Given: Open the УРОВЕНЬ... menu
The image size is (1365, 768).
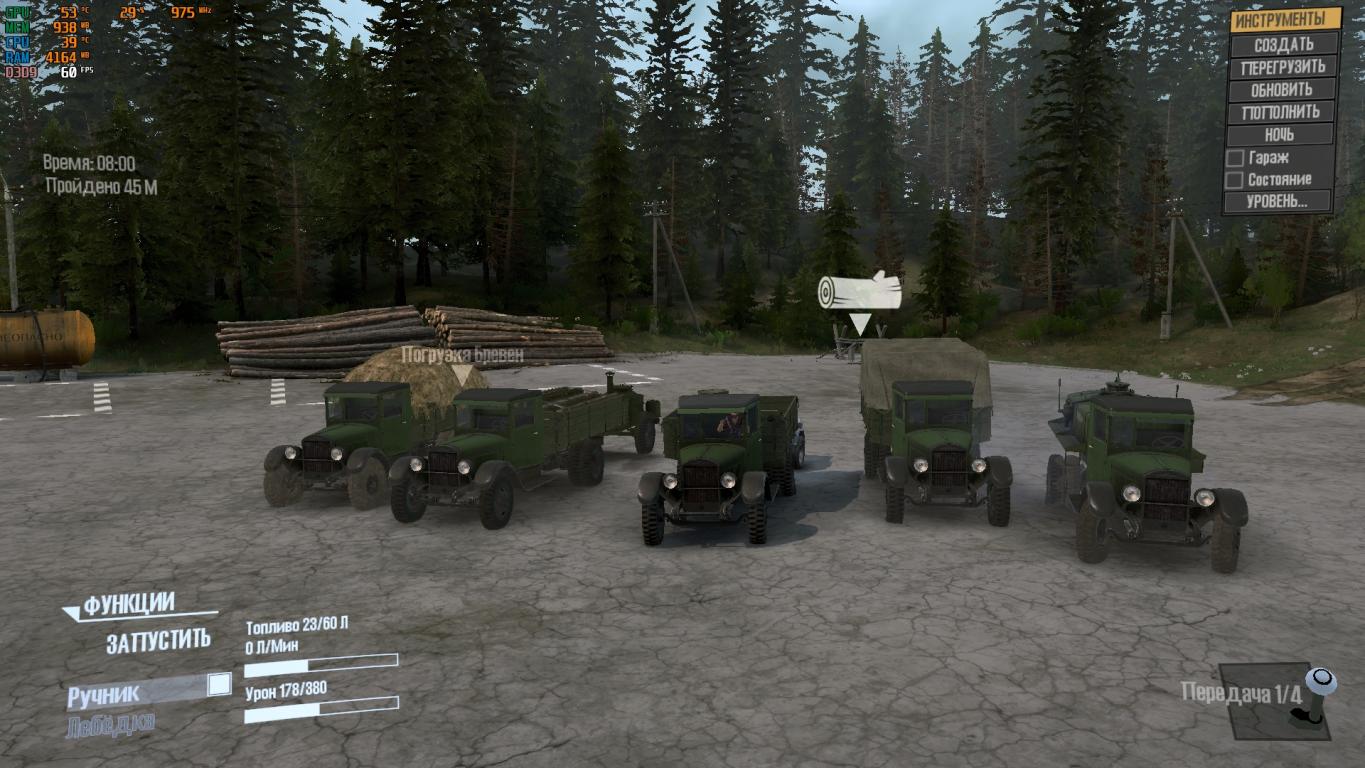Looking at the screenshot, I should tap(1278, 202).
